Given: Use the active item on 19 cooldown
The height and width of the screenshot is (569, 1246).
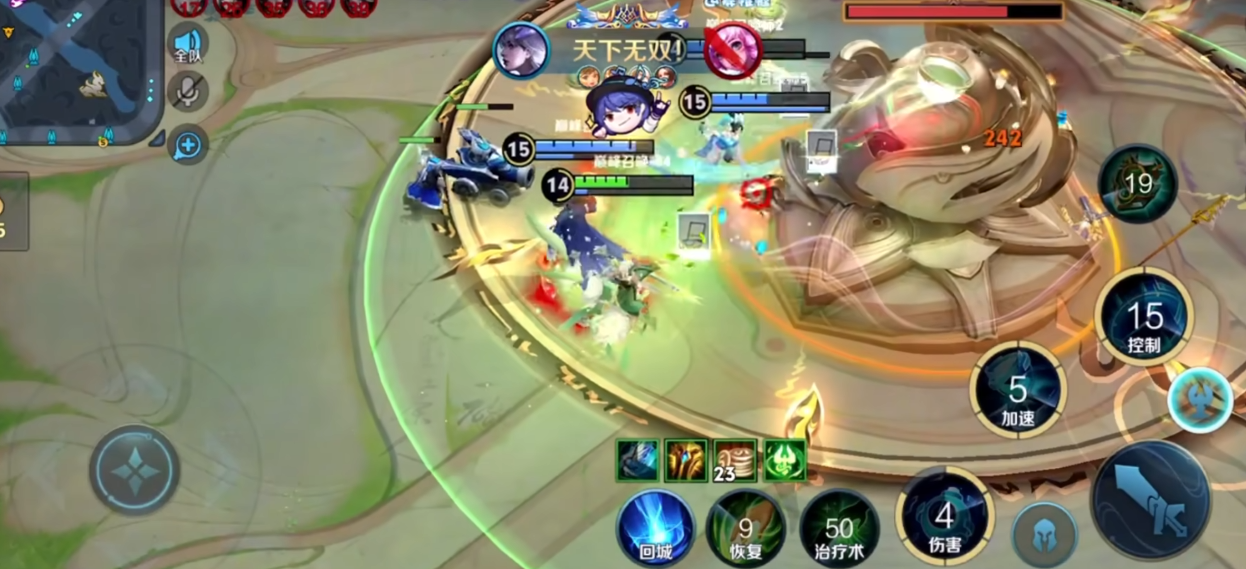Looking at the screenshot, I should point(1138,183).
